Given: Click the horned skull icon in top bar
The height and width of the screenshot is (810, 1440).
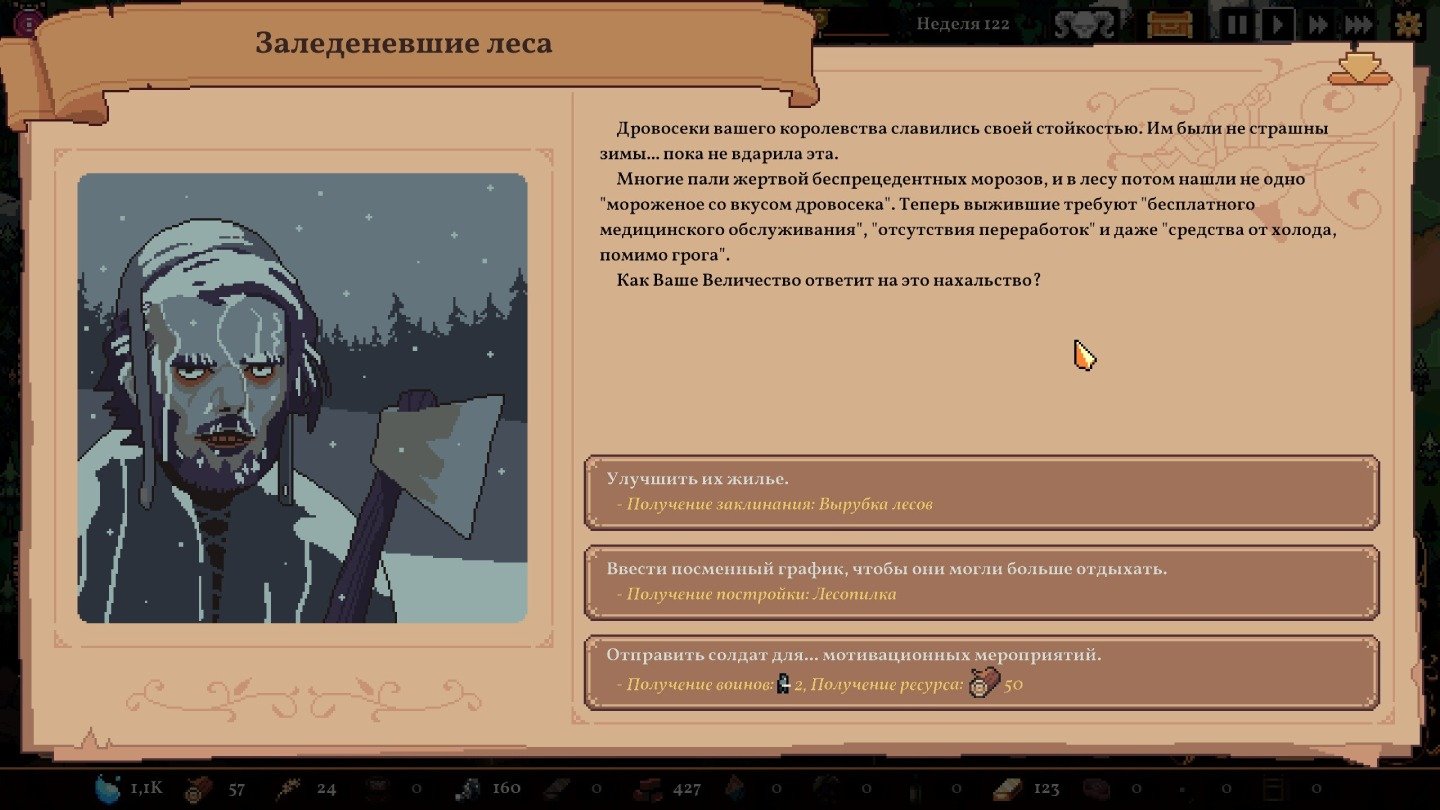Looking at the screenshot, I should 1085,24.
